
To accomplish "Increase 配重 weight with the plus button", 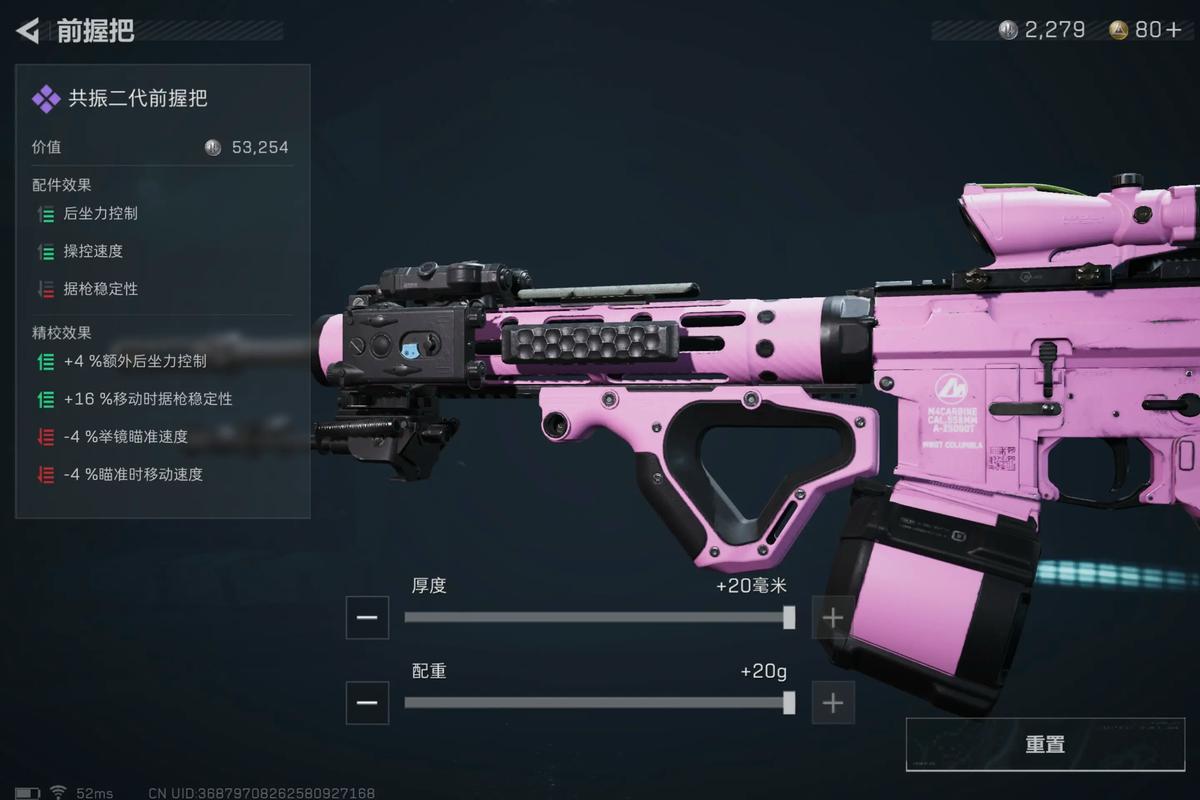I will [x=832, y=703].
